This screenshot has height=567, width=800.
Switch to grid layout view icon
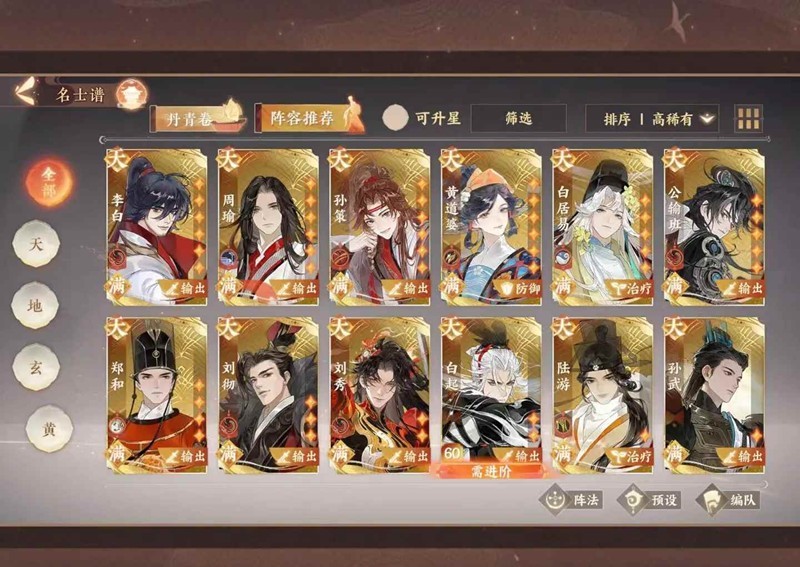(x=748, y=118)
